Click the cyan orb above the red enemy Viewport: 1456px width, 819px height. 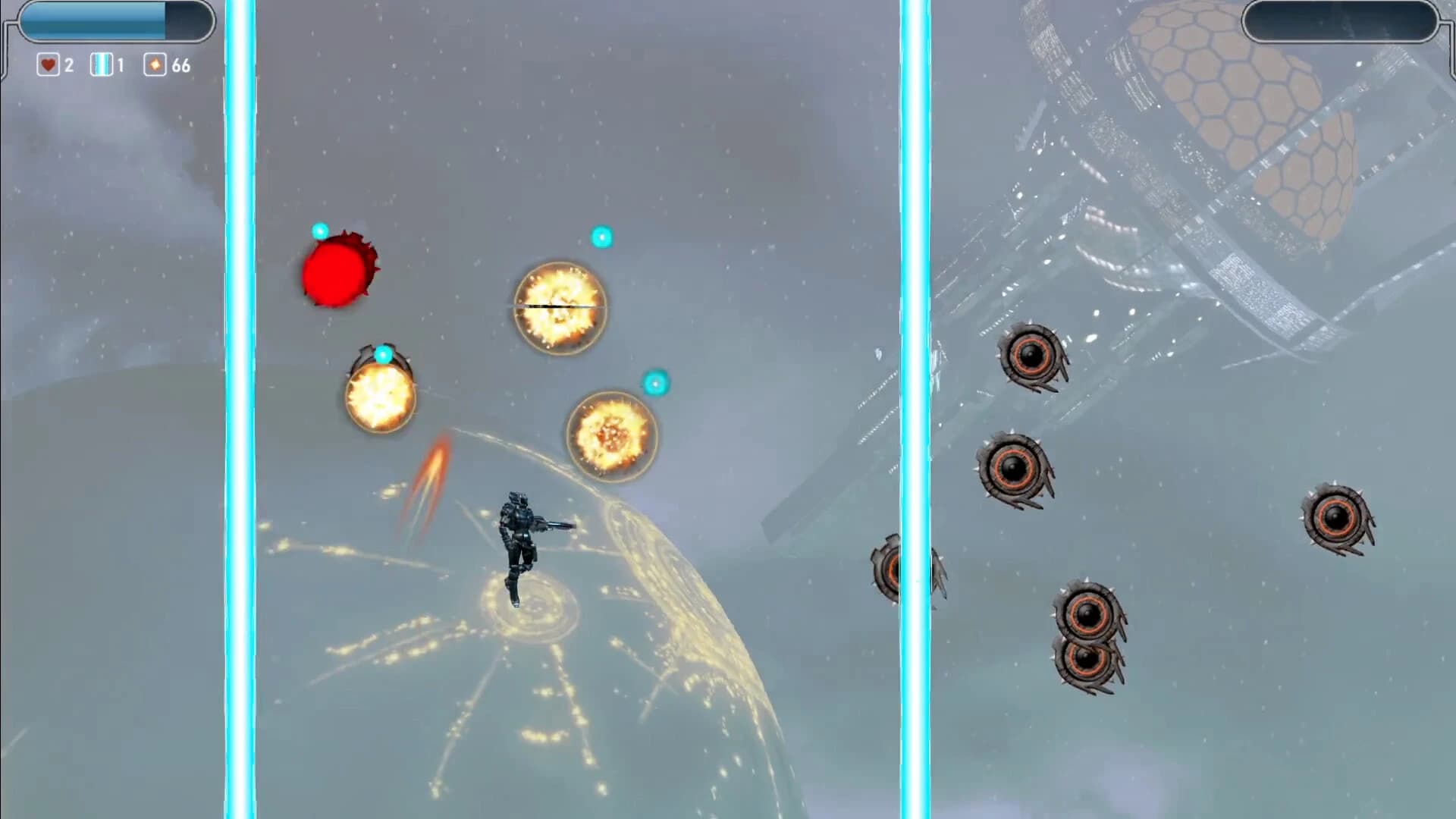pos(318,230)
